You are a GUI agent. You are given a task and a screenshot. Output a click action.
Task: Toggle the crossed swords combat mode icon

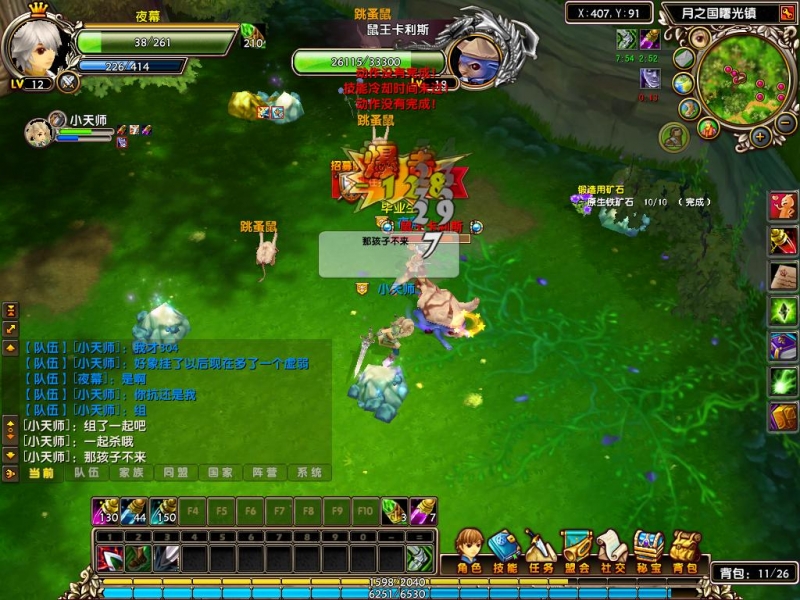click(x=69, y=82)
